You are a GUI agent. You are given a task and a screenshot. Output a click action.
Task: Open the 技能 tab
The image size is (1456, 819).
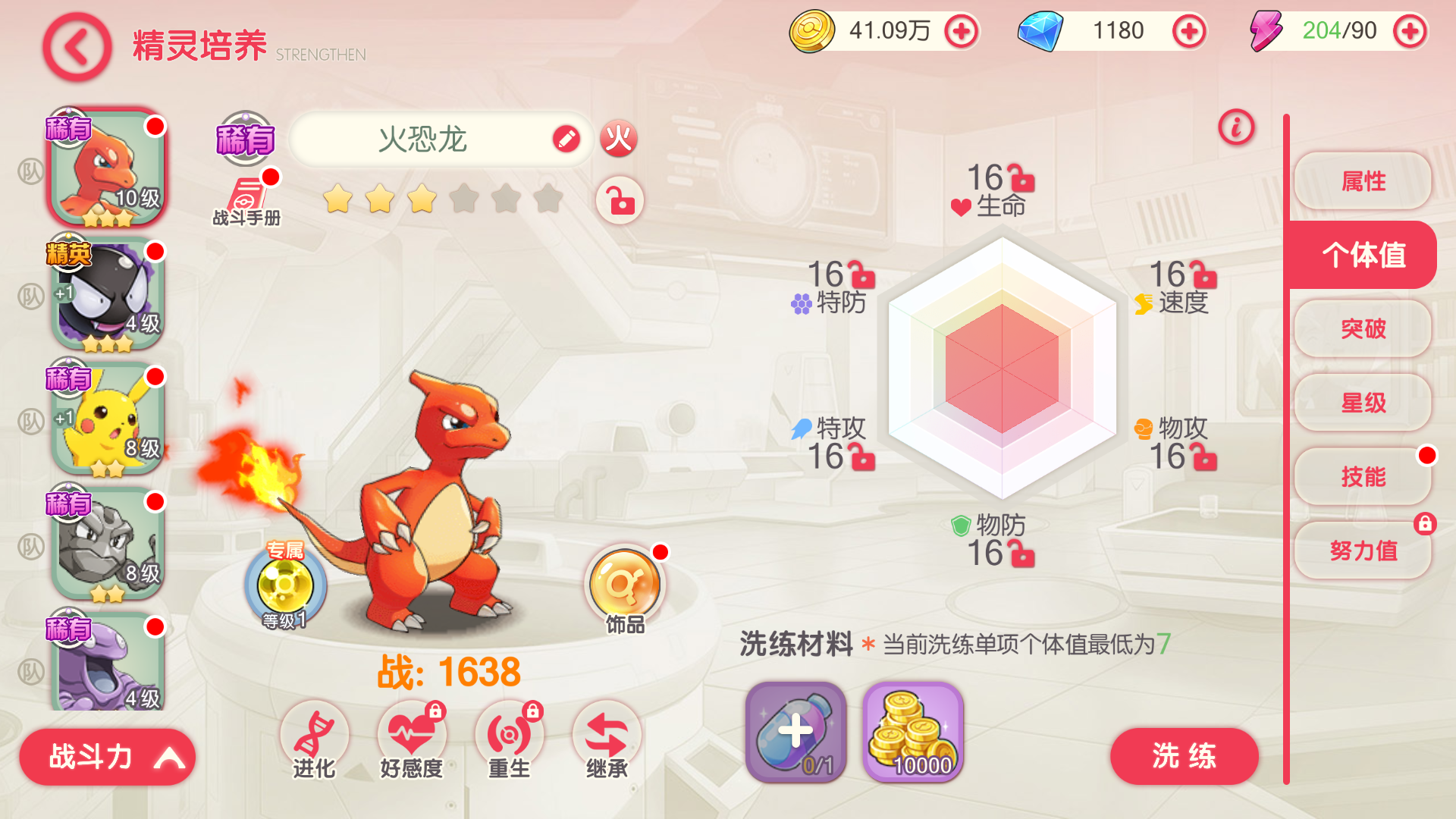[x=1363, y=476]
